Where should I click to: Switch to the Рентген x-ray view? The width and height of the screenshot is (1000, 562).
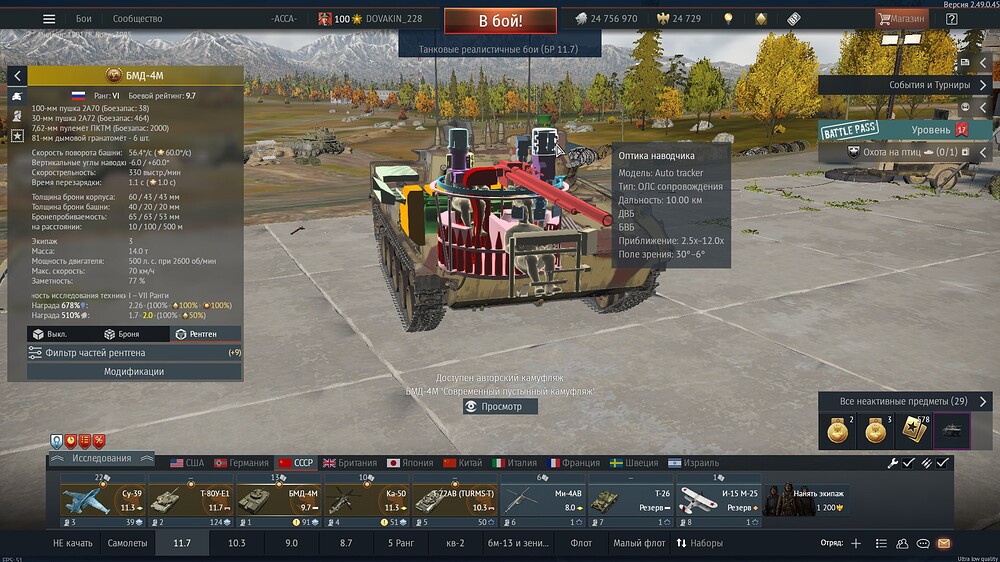point(196,334)
